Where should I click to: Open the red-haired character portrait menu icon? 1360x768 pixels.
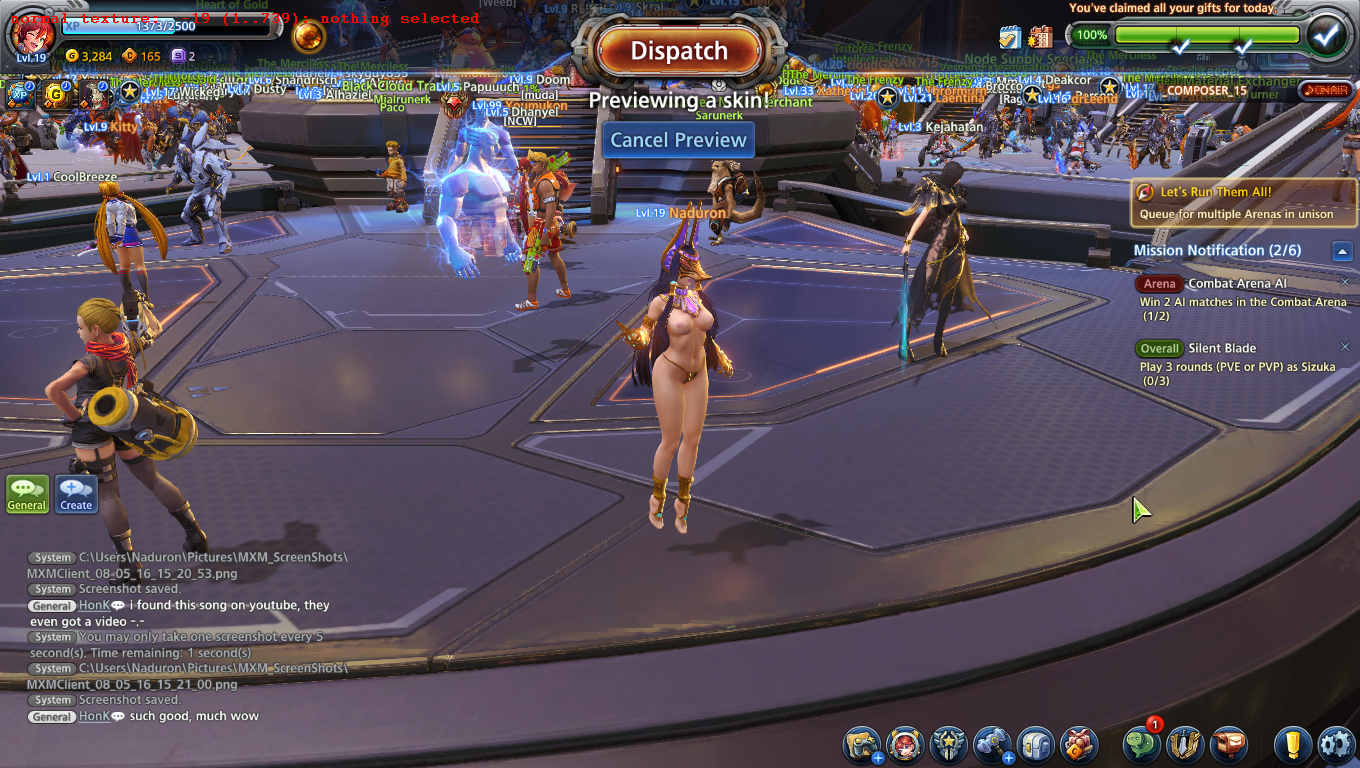[905, 745]
